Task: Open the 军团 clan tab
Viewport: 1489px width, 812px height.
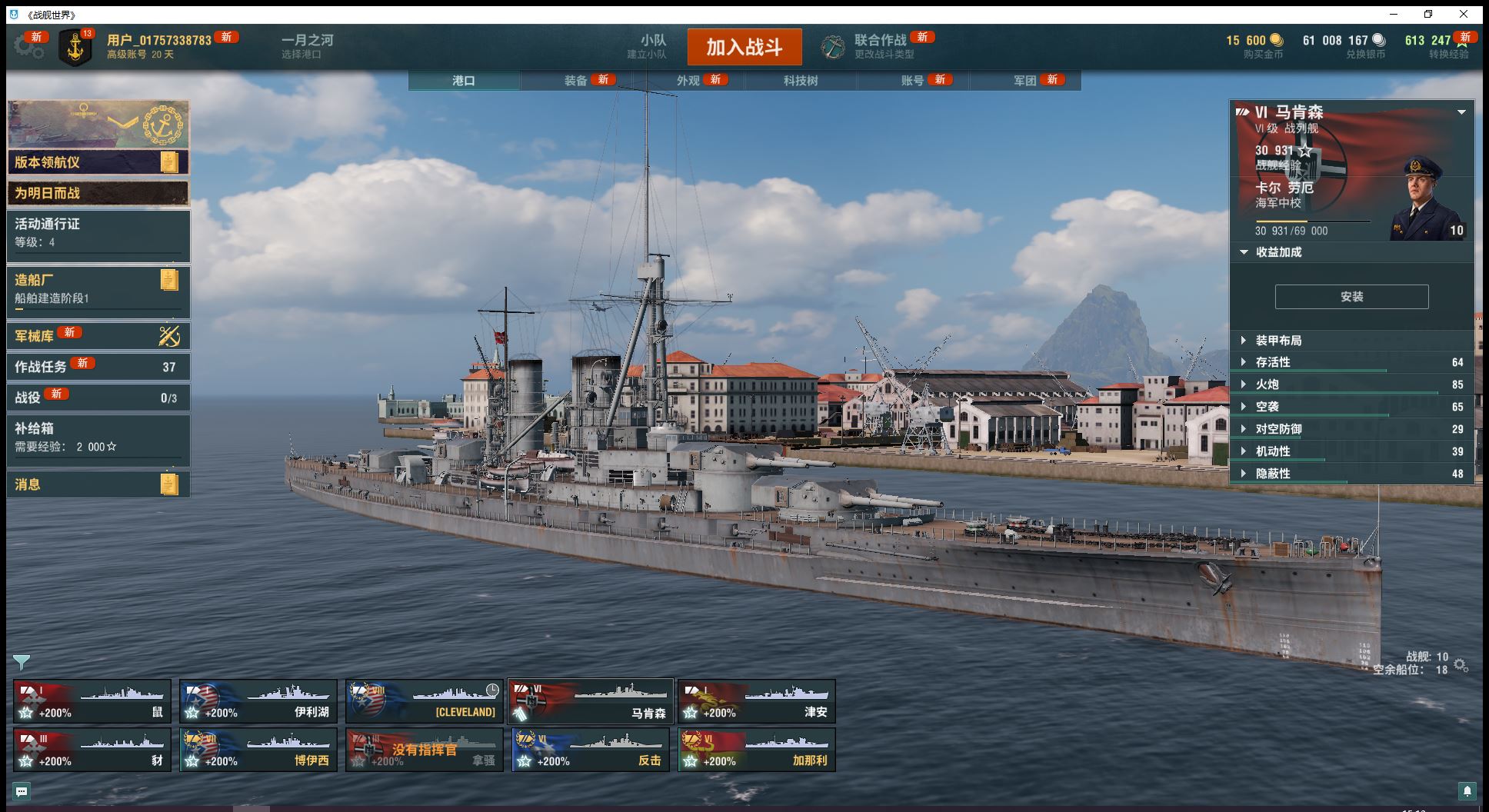Action: point(1024,80)
